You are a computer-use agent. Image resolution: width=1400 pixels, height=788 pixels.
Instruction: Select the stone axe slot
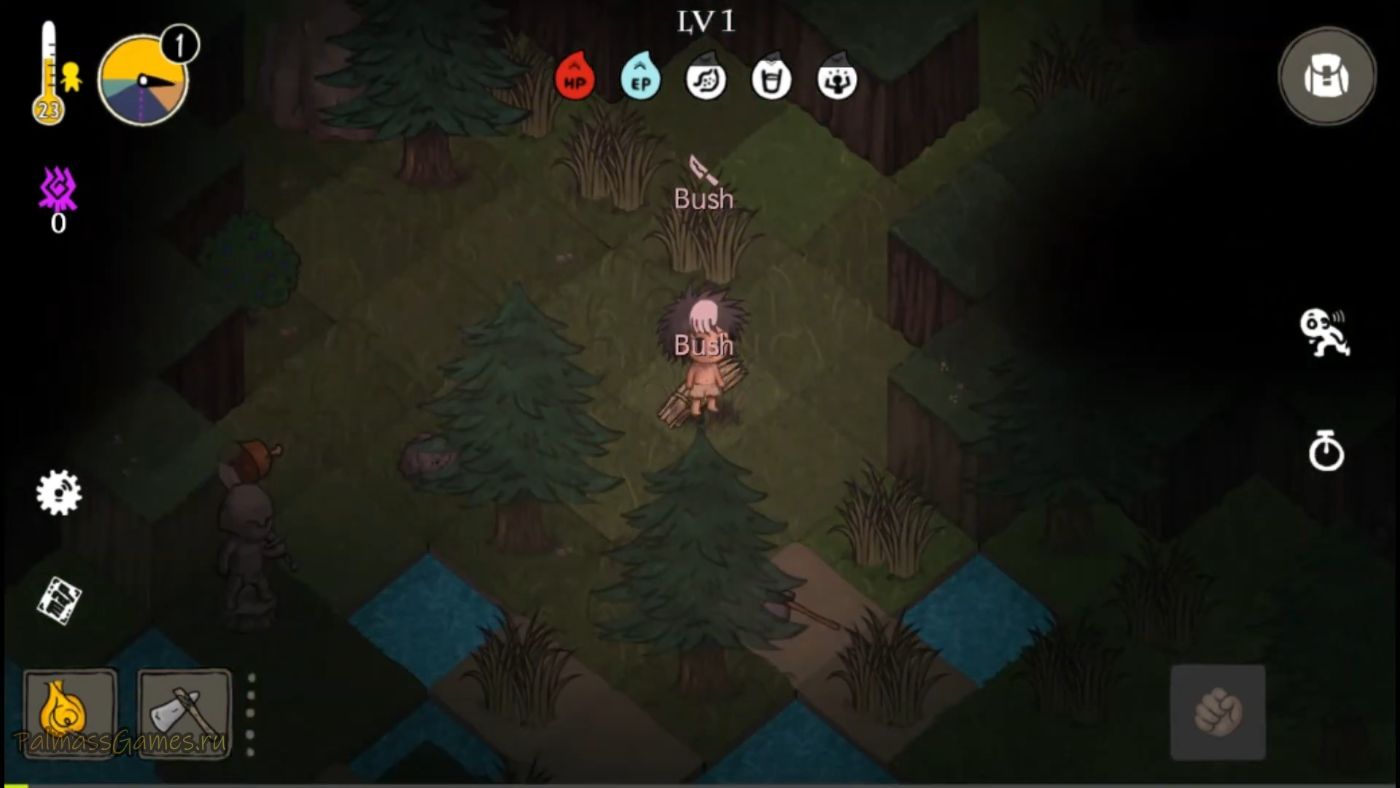tap(184, 713)
